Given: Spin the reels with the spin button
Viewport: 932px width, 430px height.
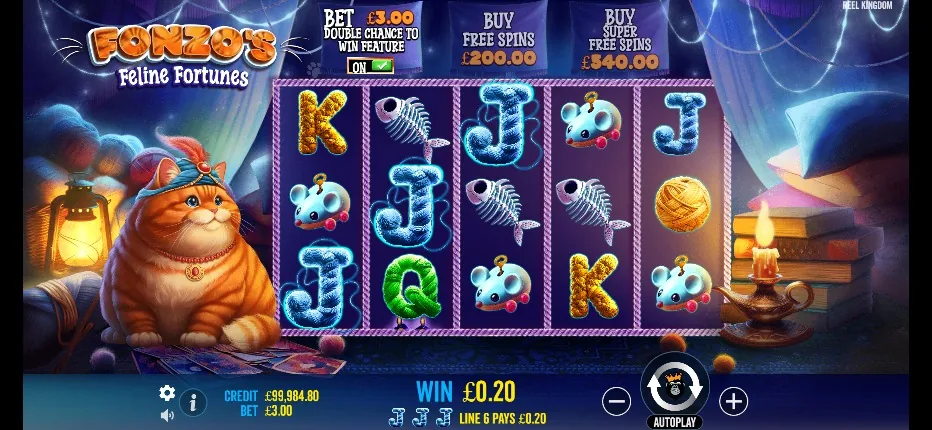Looking at the screenshot, I should [674, 385].
